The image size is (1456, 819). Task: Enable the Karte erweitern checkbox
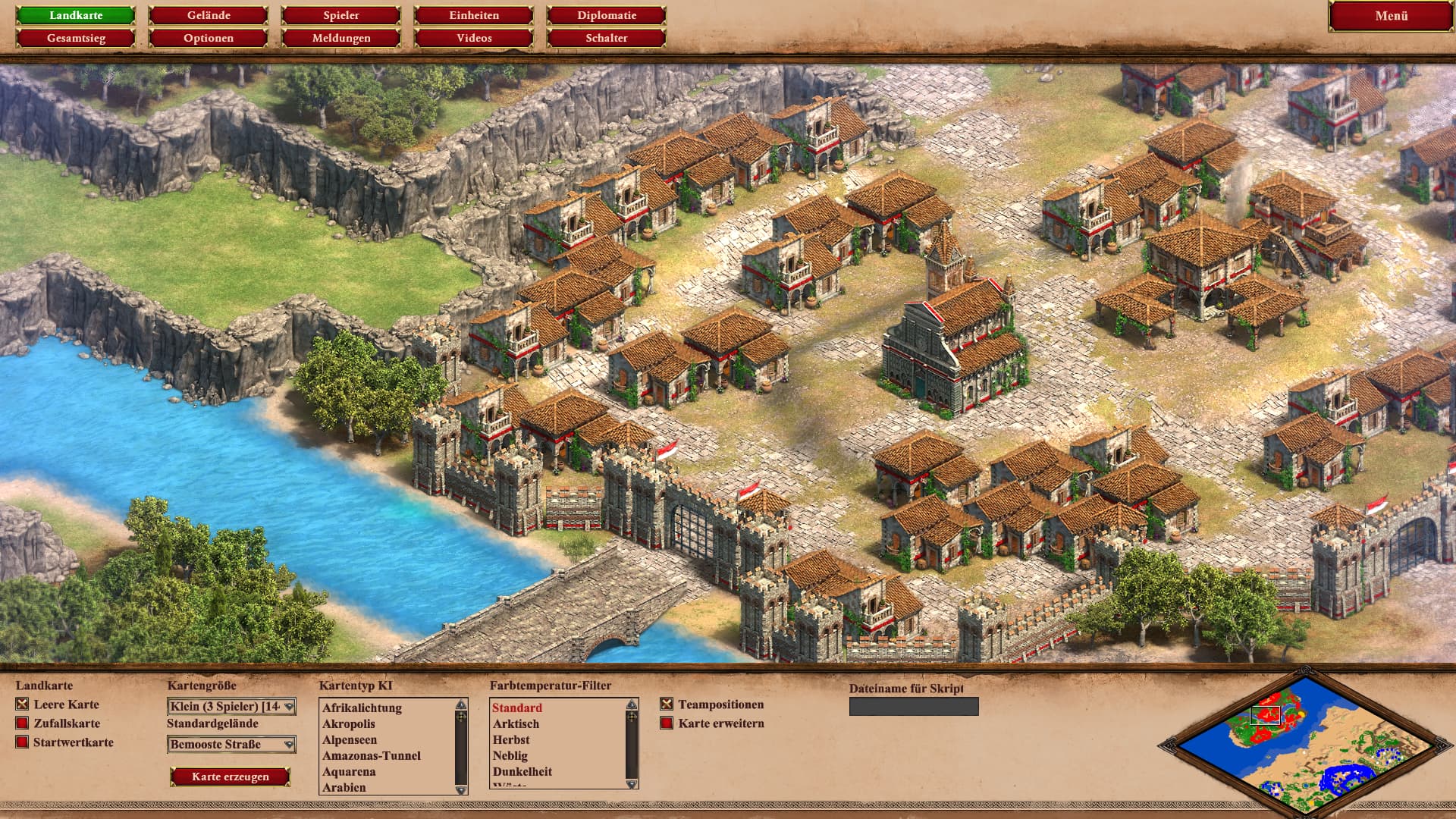[667, 723]
